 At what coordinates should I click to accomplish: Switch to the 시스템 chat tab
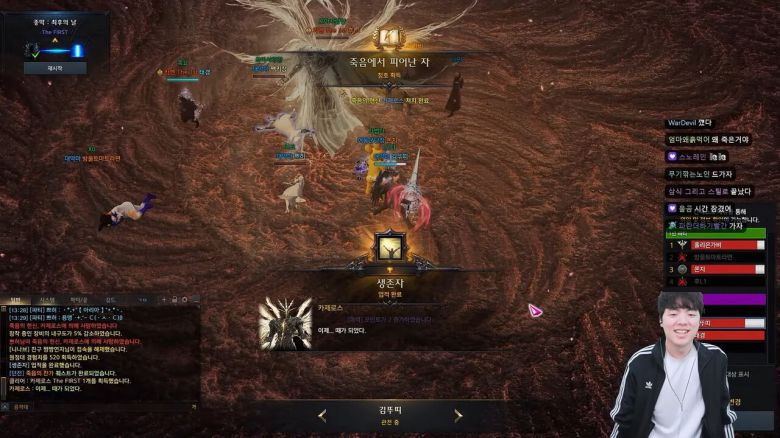pyautogui.click(x=47, y=299)
